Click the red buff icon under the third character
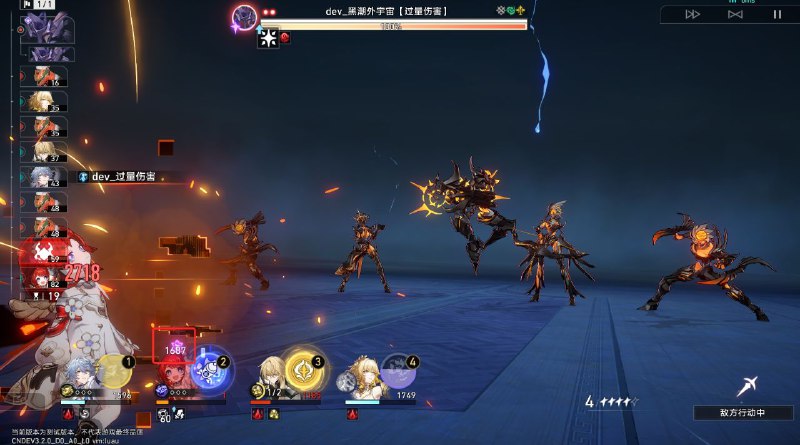This screenshot has width=800, height=445. point(258,413)
